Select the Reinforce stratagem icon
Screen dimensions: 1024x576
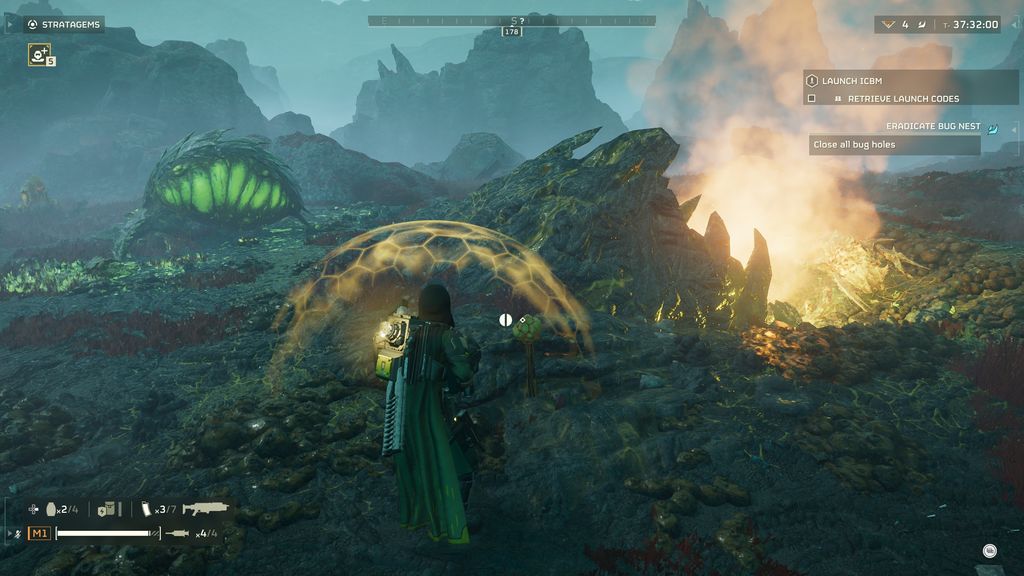(x=39, y=55)
